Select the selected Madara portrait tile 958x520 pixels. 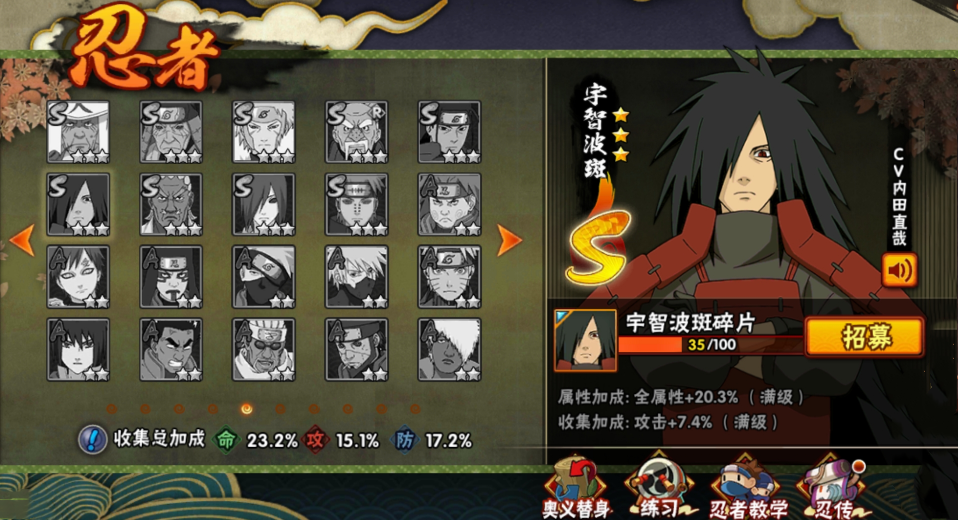coord(78,204)
